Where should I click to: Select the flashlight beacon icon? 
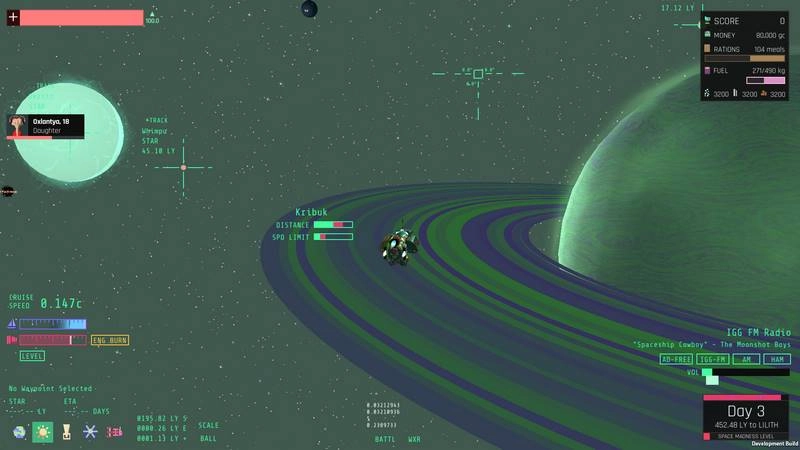[x=66, y=432]
